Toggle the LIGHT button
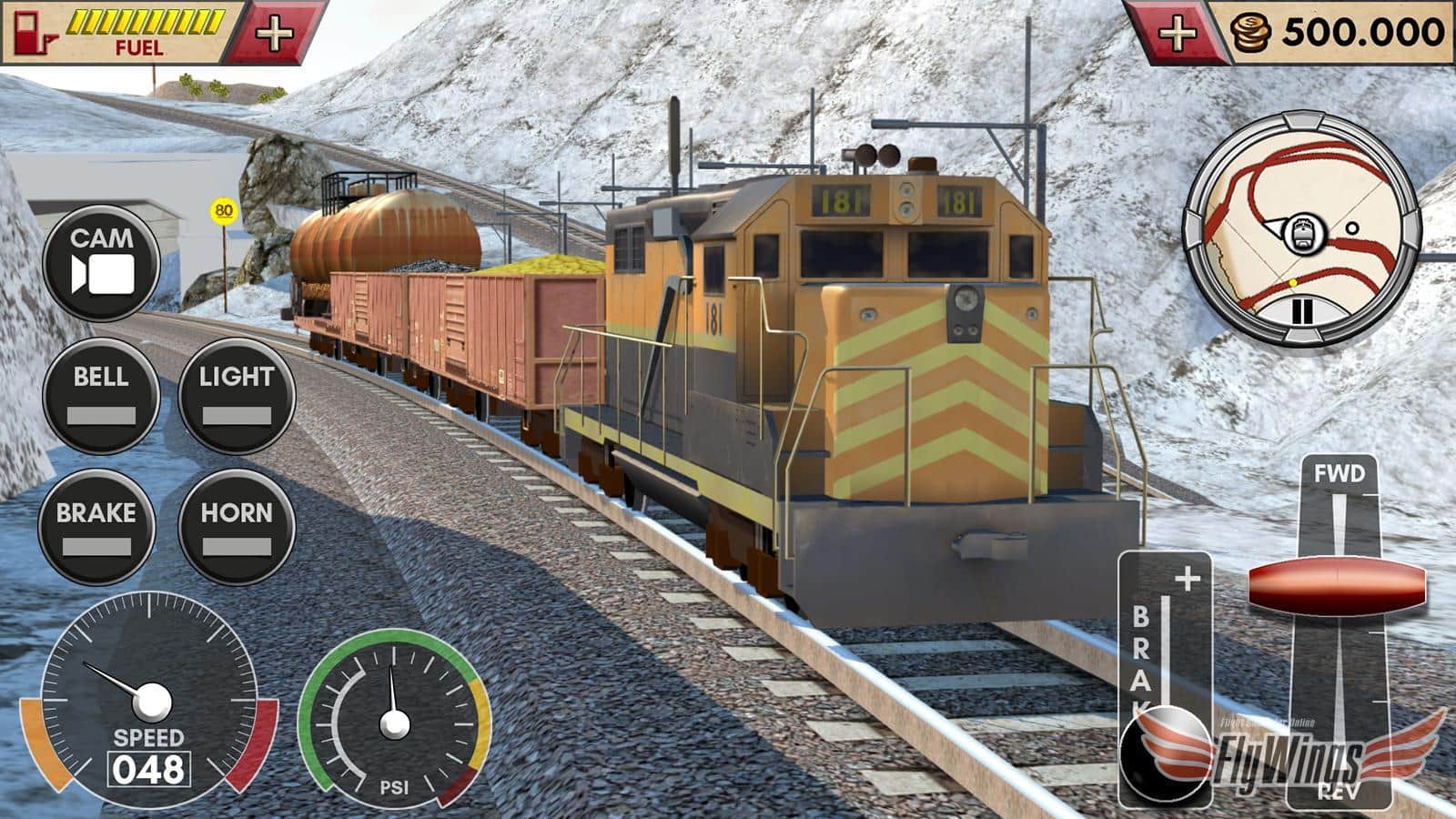This screenshot has width=1456, height=819. point(236,395)
